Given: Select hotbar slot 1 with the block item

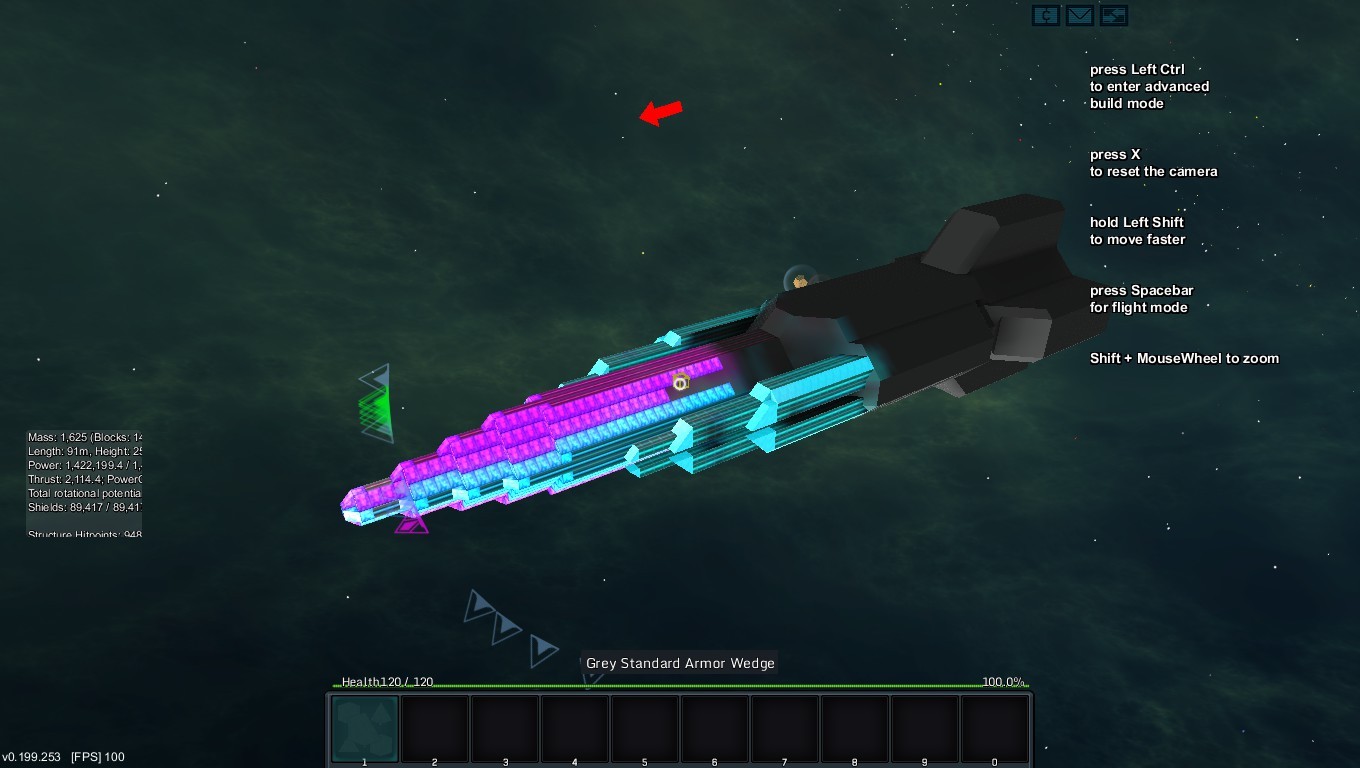Looking at the screenshot, I should pos(365,729).
